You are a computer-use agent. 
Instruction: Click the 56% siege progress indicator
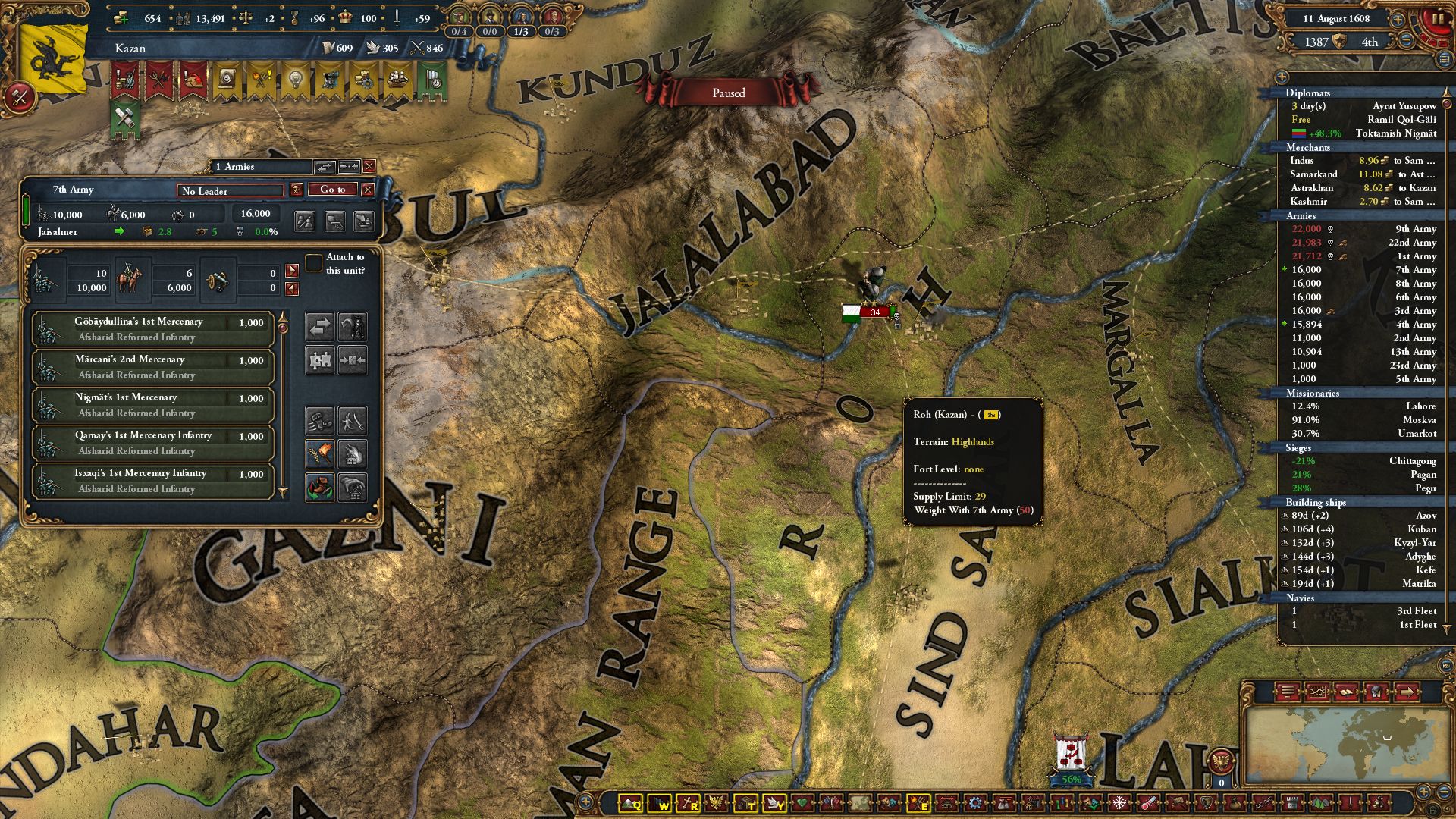click(x=1072, y=778)
